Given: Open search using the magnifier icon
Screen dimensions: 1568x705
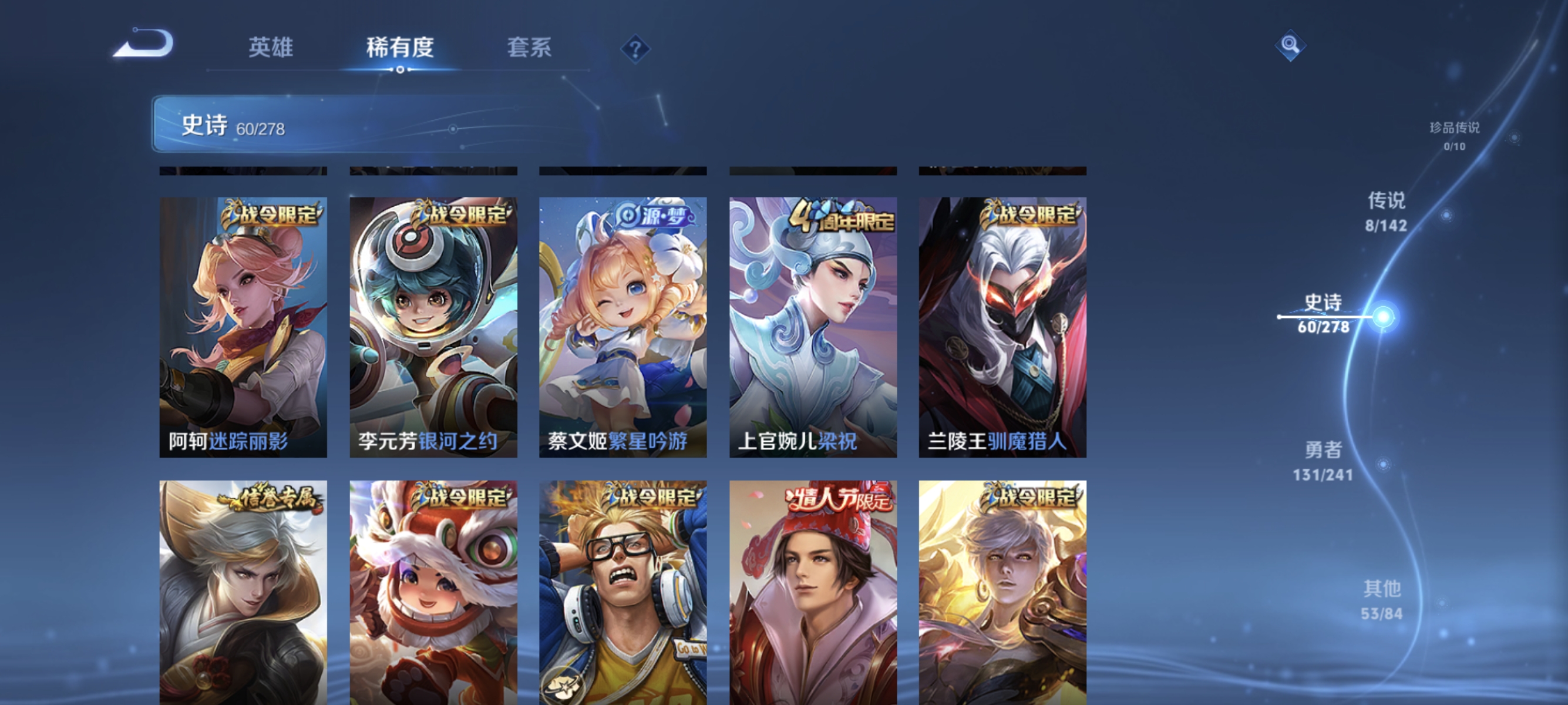Looking at the screenshot, I should pyautogui.click(x=1290, y=44).
